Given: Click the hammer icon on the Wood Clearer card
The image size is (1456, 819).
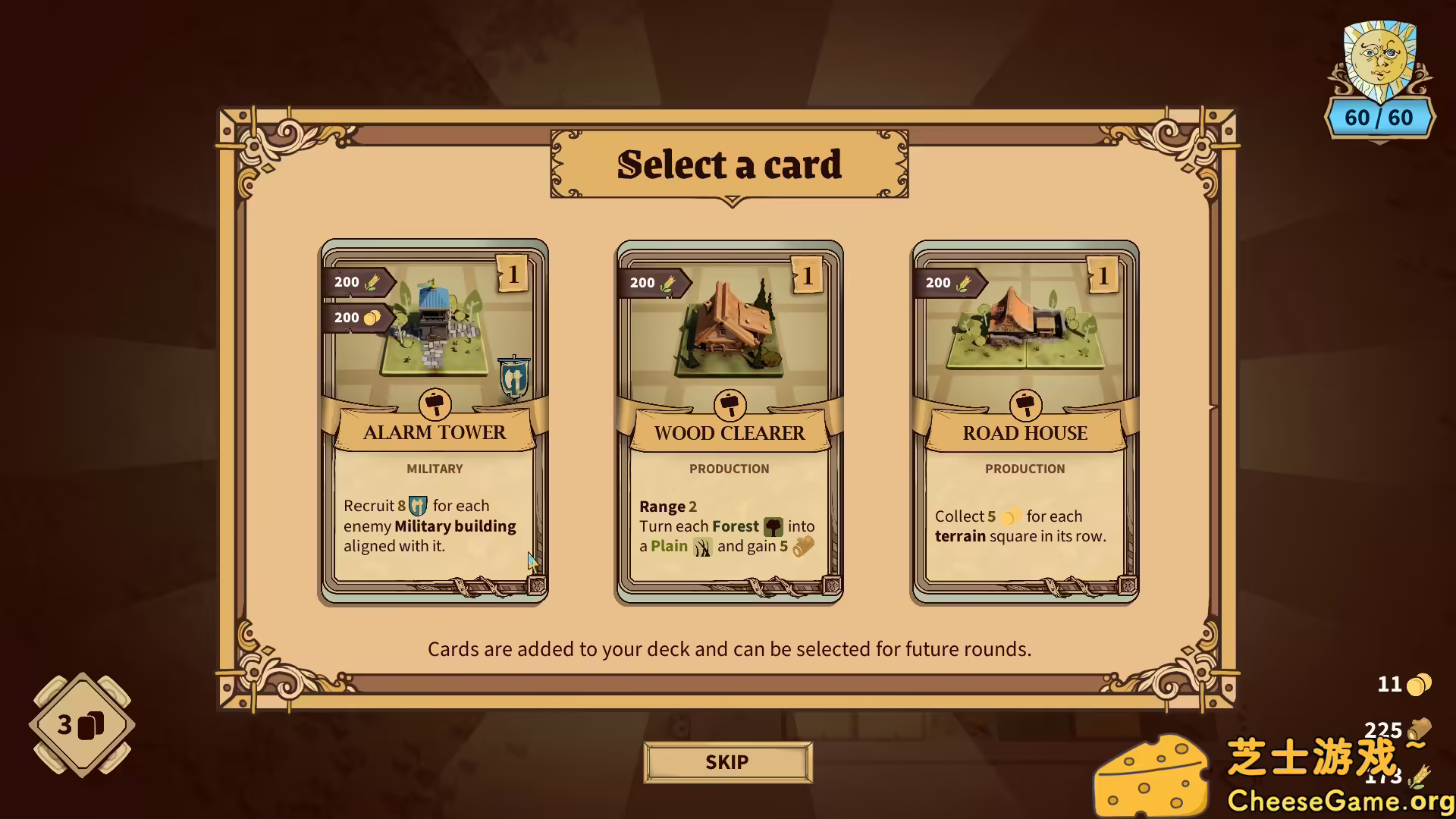Looking at the screenshot, I should click(729, 404).
